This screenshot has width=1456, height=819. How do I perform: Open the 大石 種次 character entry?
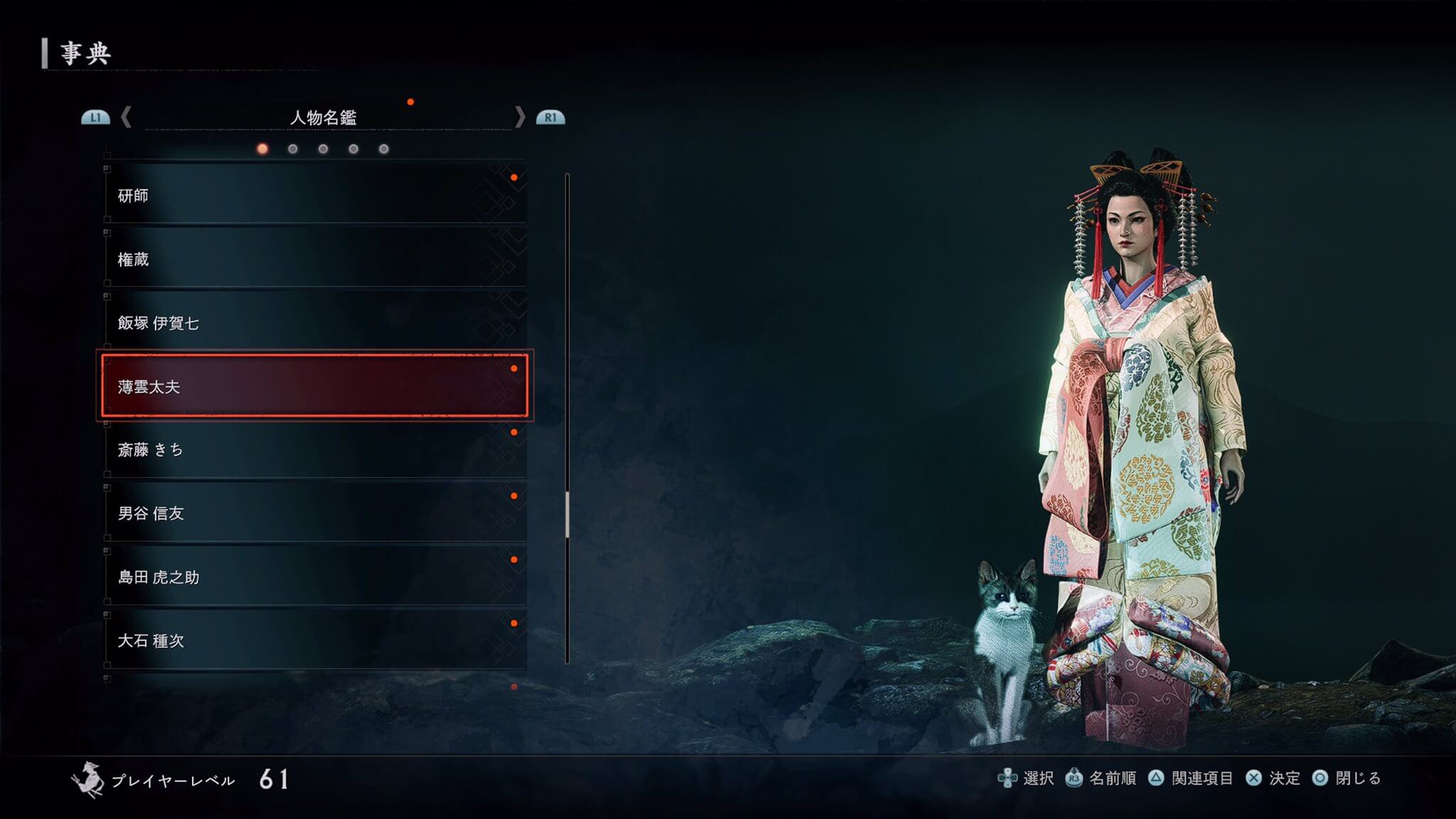(x=315, y=641)
